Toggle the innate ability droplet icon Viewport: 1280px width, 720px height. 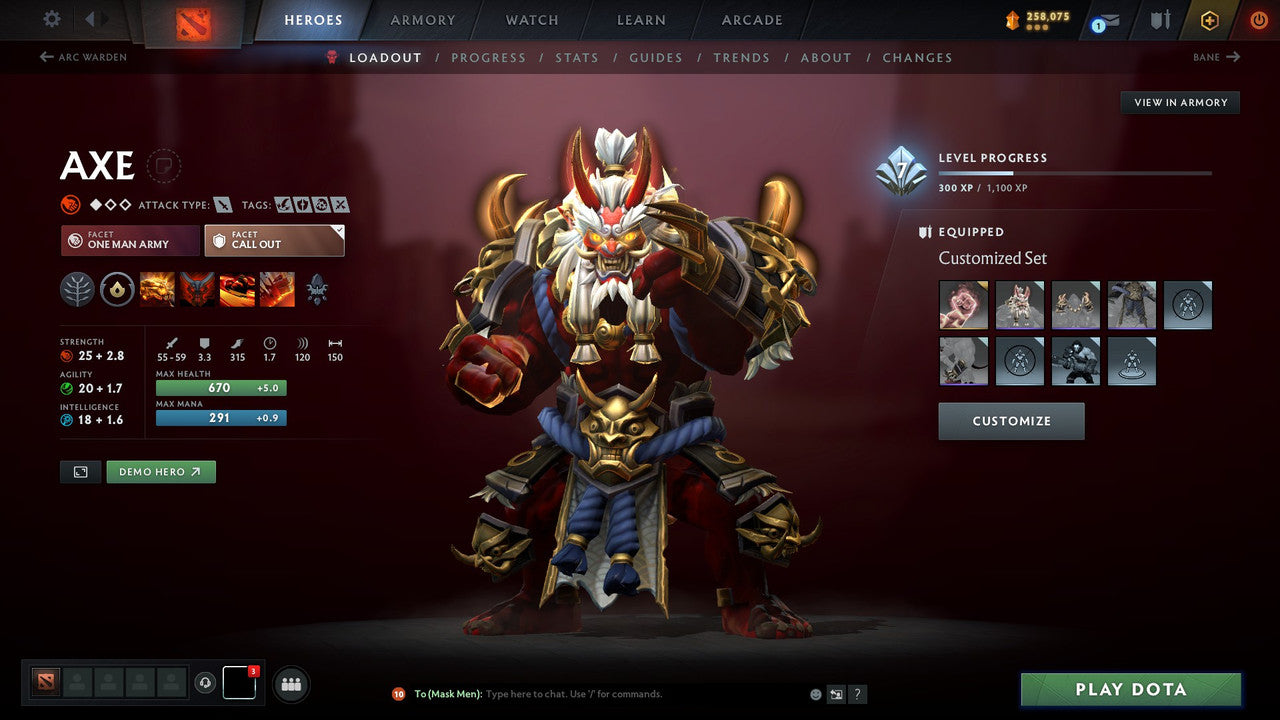click(x=115, y=289)
